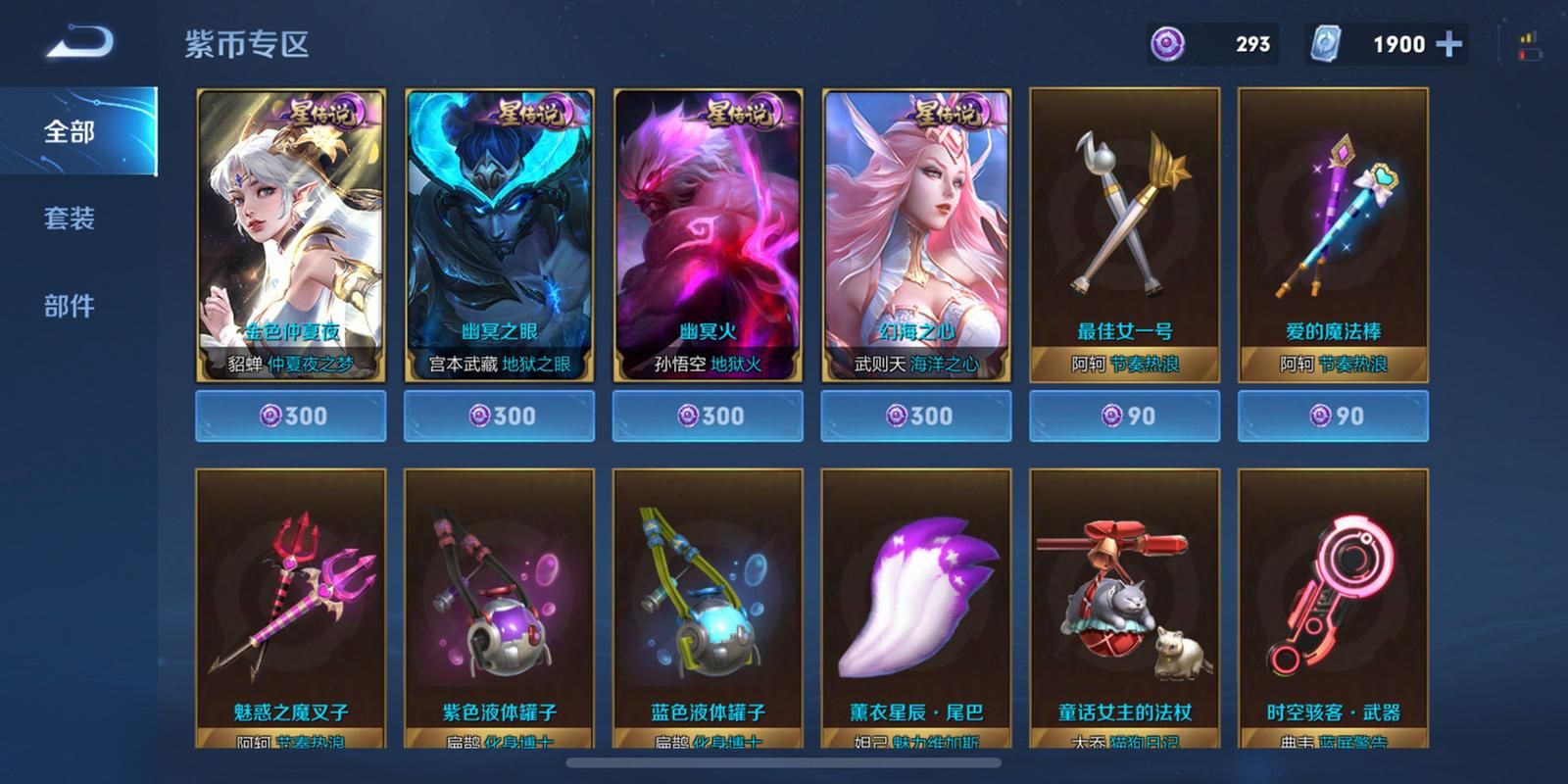Choose the 时空骇客·武器 item card
1568x784 pixels.
1333,608
